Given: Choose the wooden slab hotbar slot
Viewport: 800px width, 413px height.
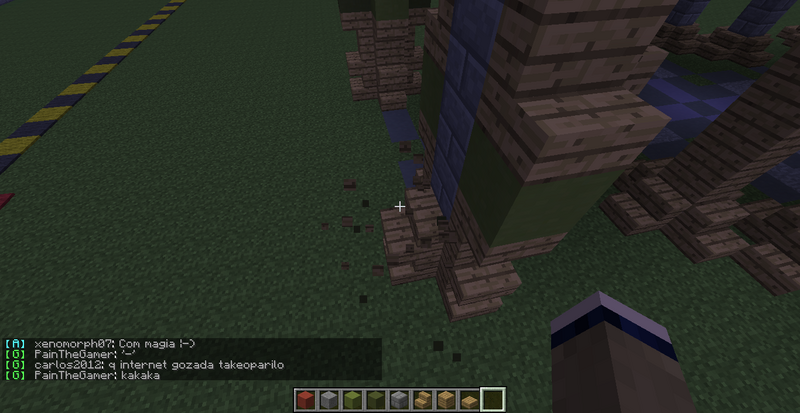Looking at the screenshot, I should click(x=469, y=400).
